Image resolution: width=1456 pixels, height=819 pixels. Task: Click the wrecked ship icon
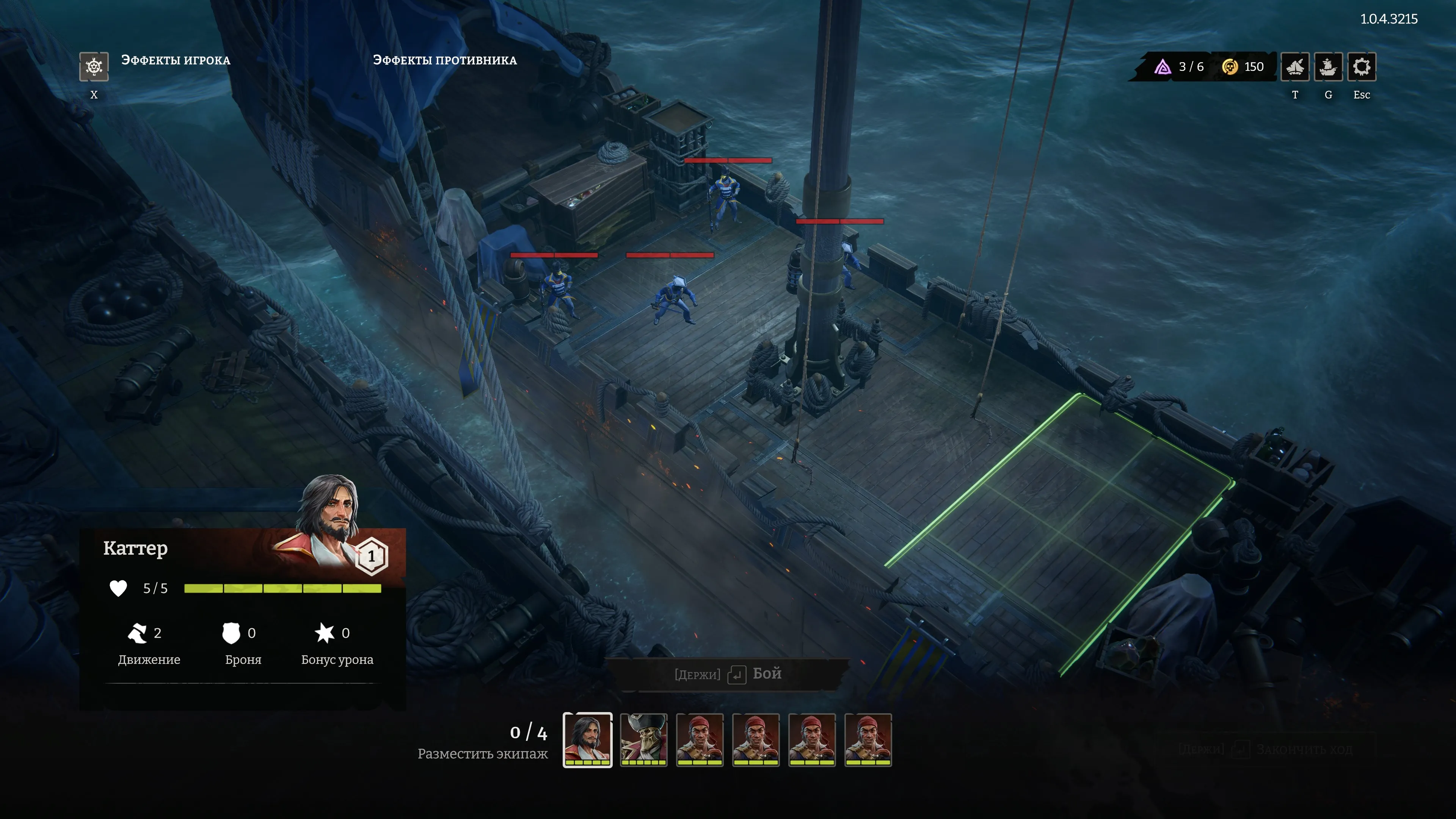coord(1294,67)
